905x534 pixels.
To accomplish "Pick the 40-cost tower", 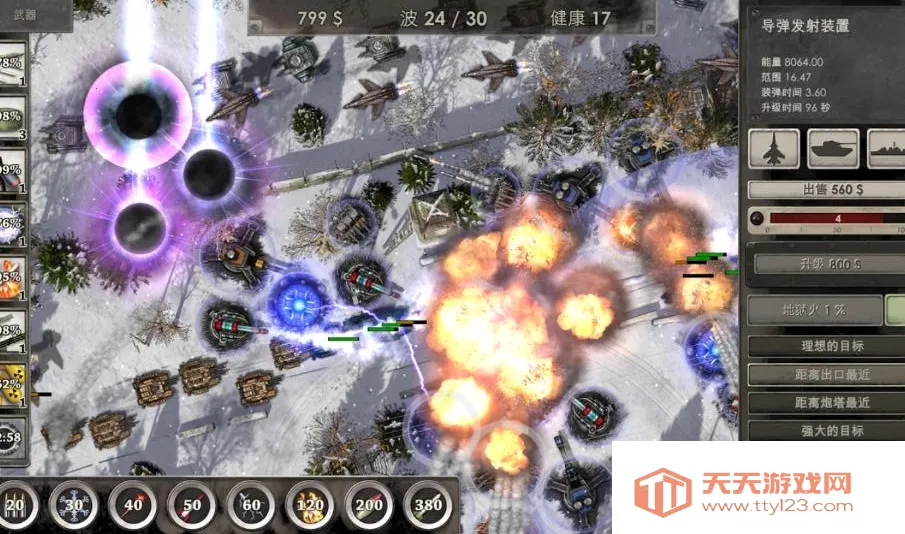I will click(132, 506).
